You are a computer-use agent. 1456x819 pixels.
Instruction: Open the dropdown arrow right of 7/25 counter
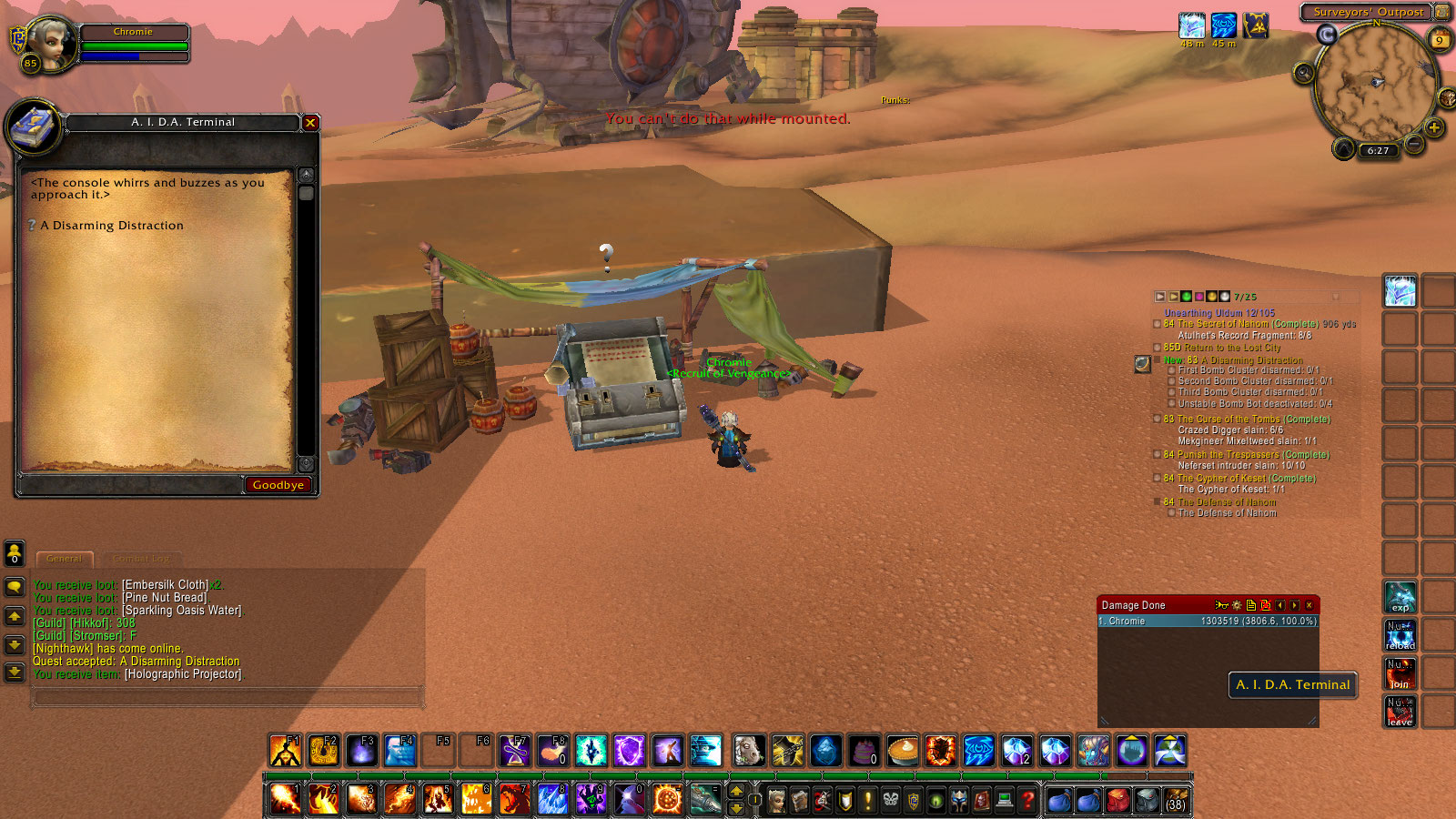pos(1335,296)
